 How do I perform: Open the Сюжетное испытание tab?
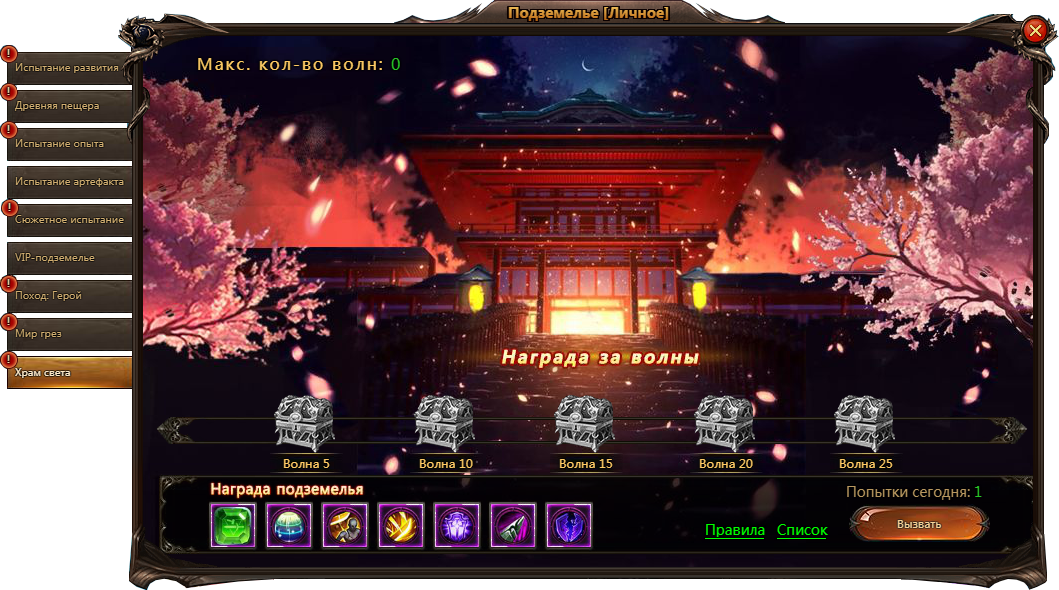pos(69,220)
